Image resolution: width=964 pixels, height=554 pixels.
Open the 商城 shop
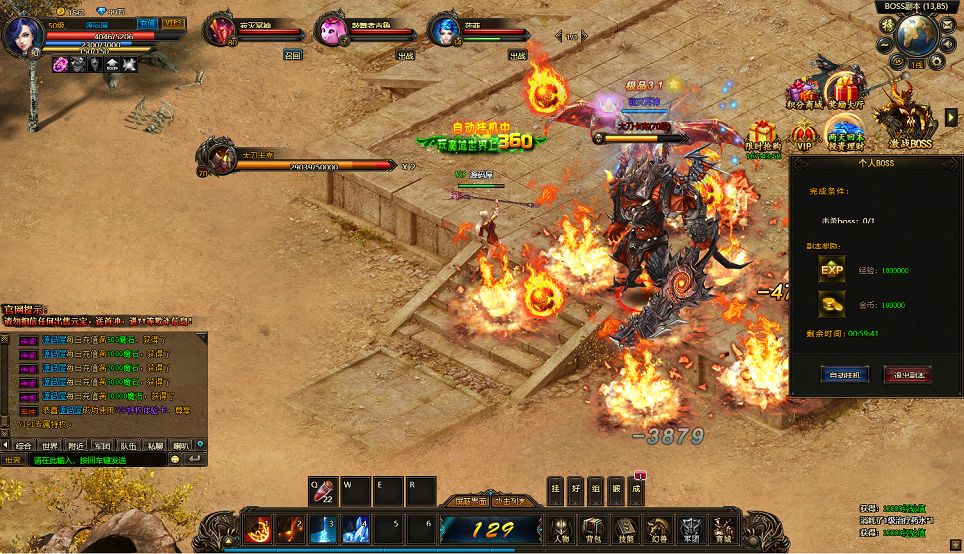click(721, 527)
